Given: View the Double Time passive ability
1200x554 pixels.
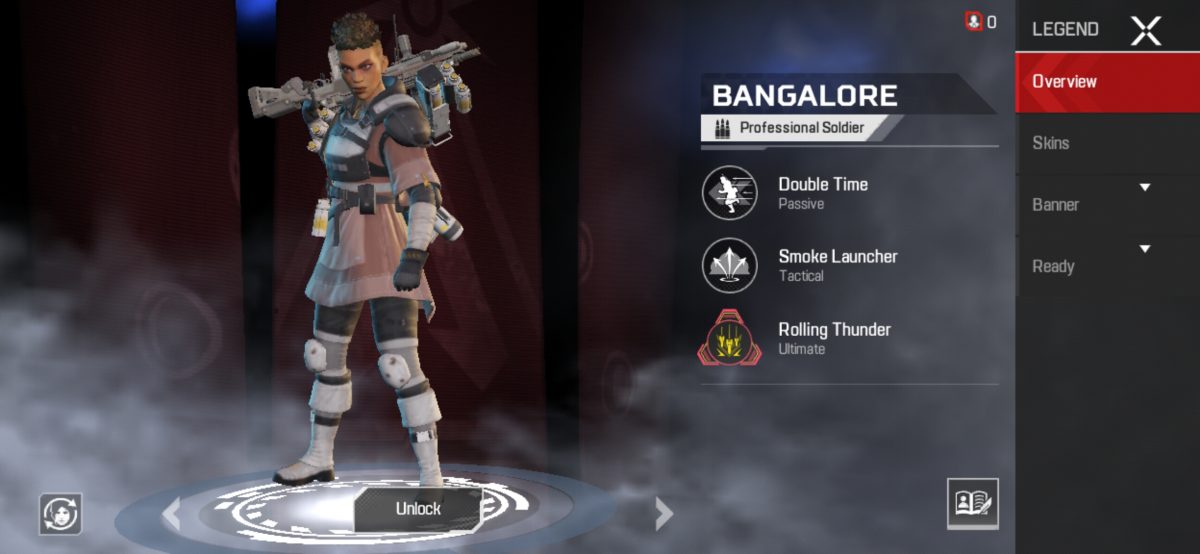Looking at the screenshot, I should [730, 192].
